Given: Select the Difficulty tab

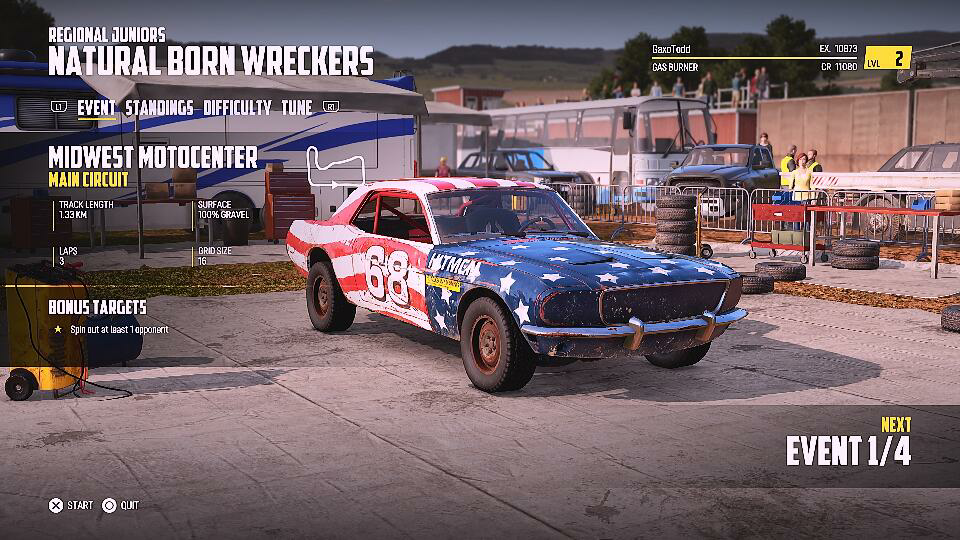Looking at the screenshot, I should coord(237,108).
